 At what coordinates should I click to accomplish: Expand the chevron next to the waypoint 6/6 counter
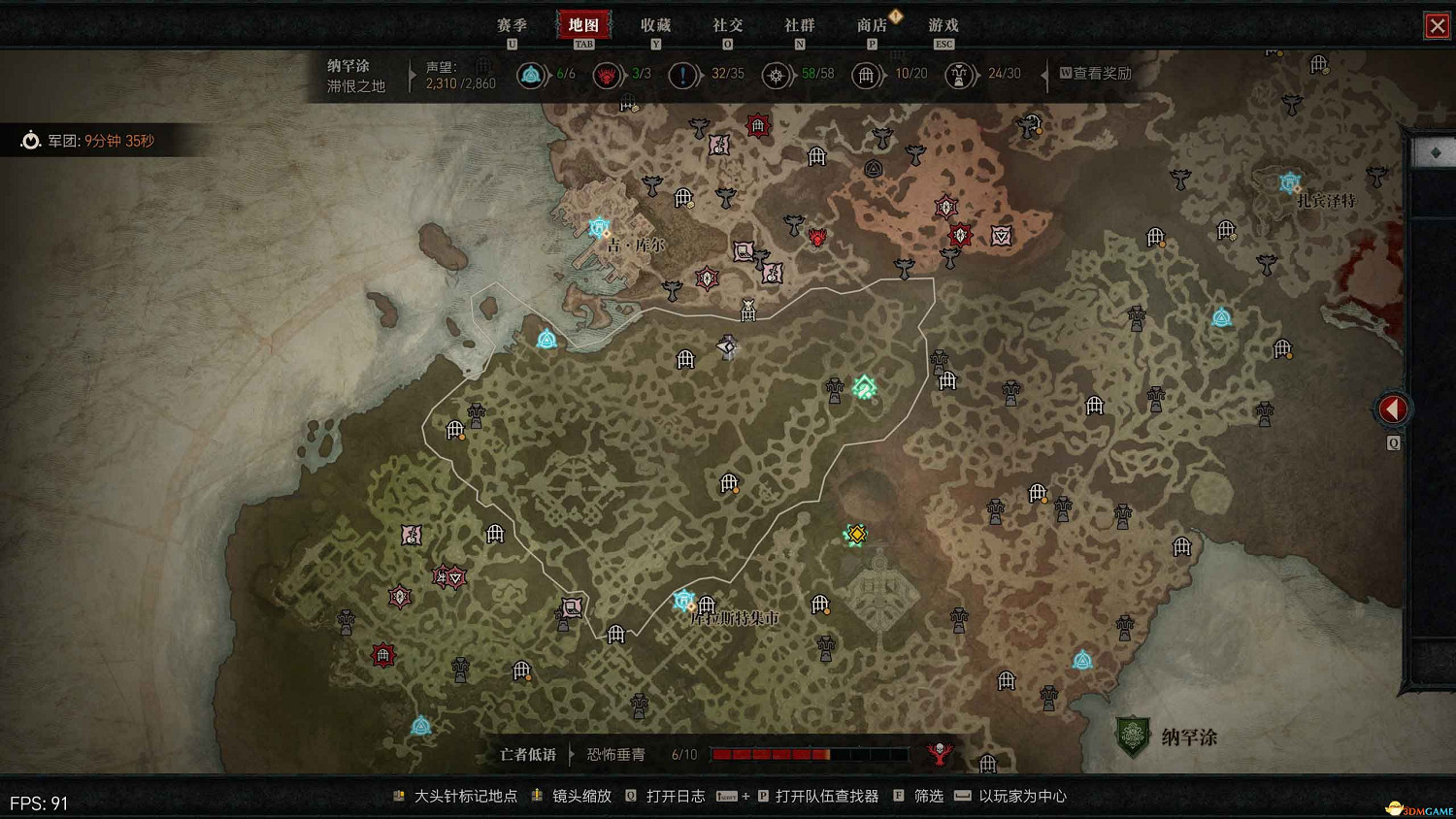click(x=548, y=75)
